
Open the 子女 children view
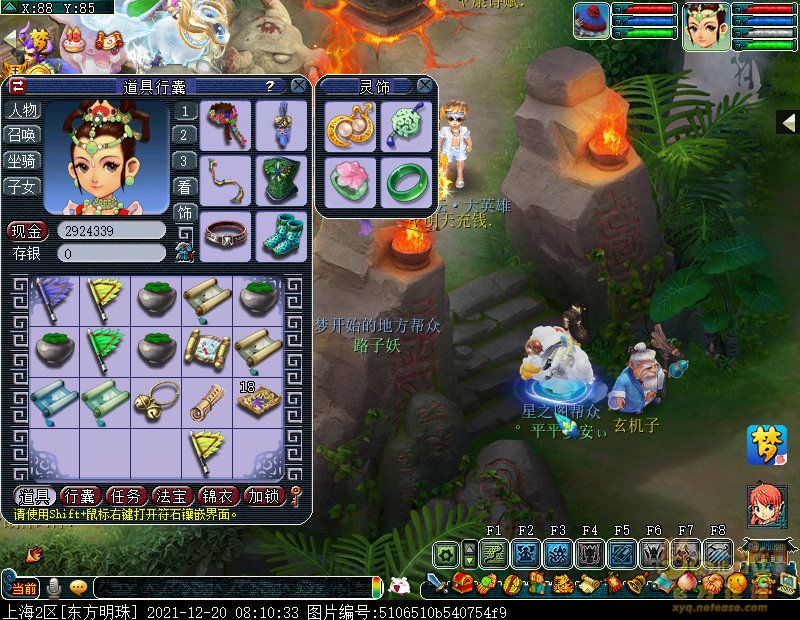pyautogui.click(x=23, y=185)
